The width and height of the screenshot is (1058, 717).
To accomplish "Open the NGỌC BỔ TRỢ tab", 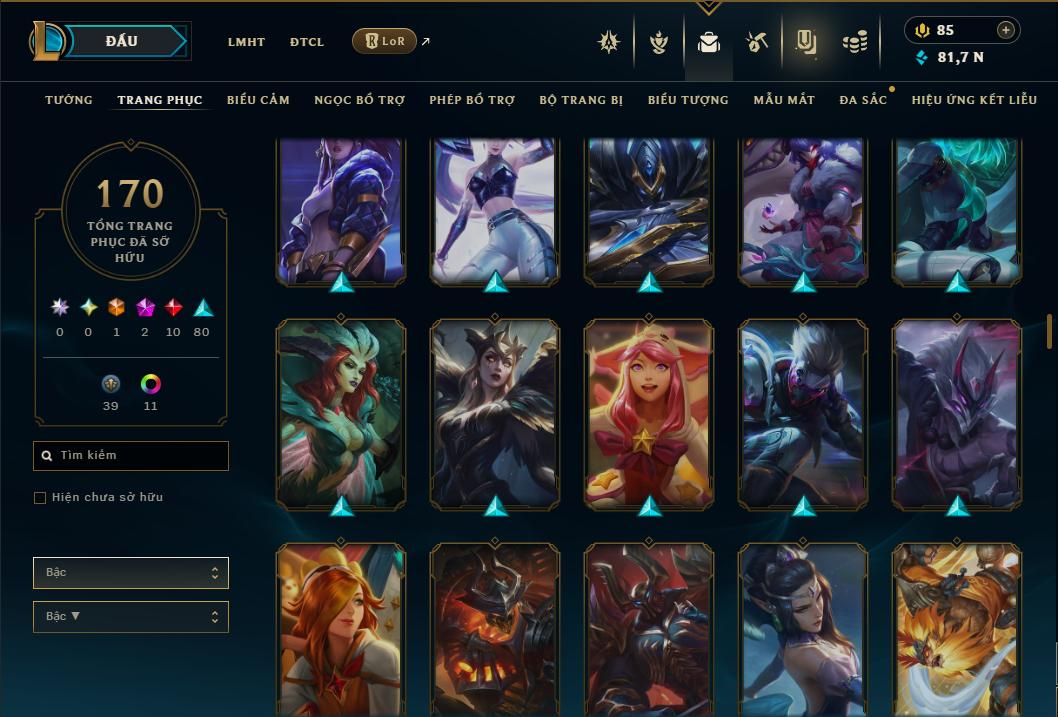I will [359, 100].
